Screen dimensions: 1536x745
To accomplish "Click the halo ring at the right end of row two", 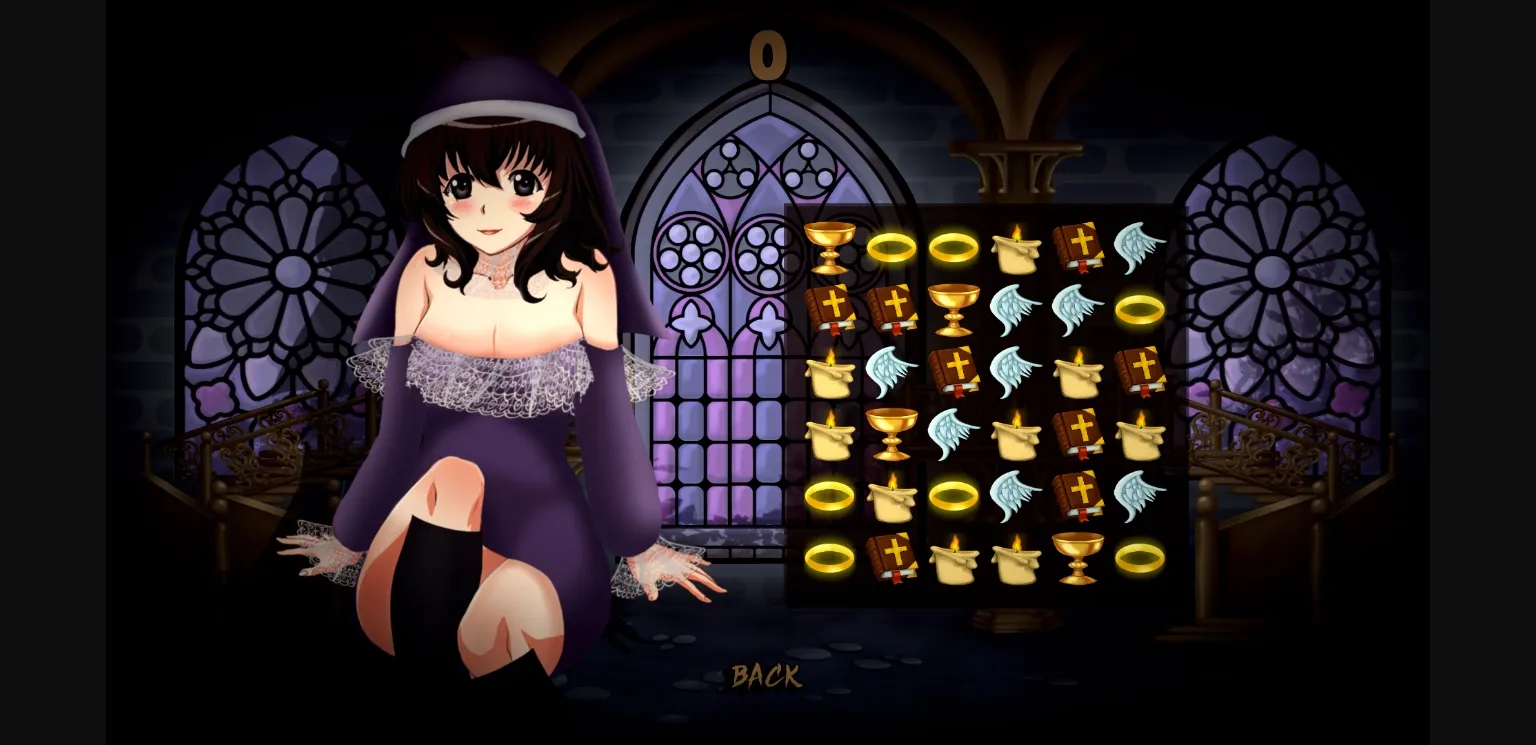I will [x=1140, y=309].
